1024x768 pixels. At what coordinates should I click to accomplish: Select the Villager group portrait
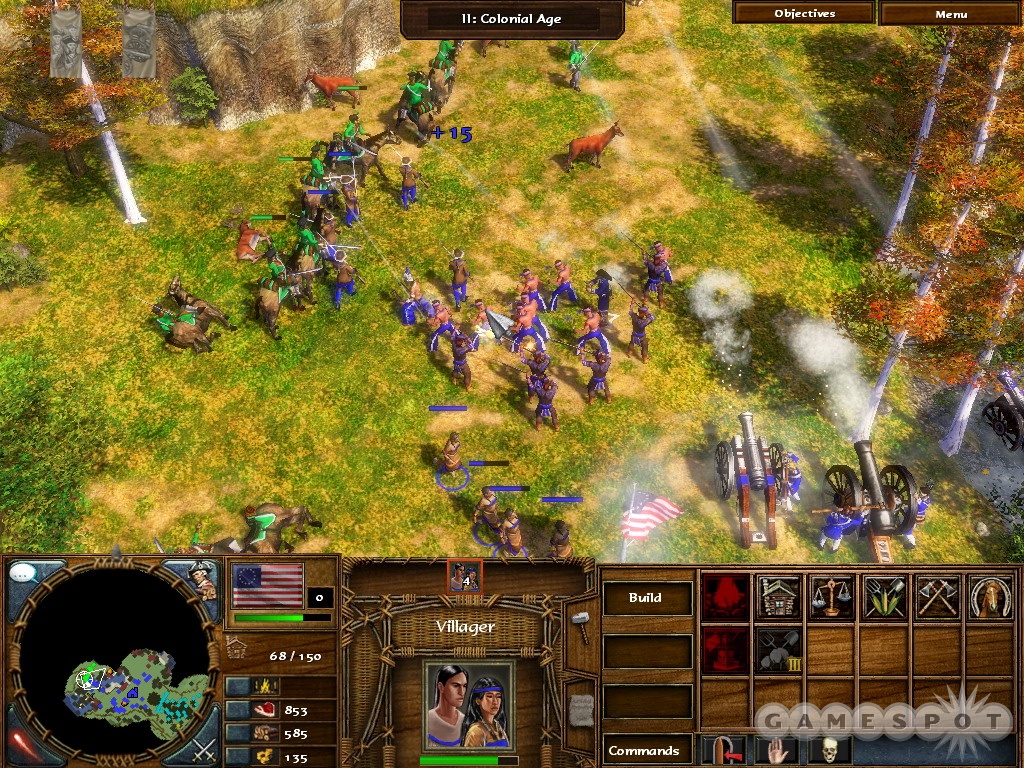[x=468, y=704]
